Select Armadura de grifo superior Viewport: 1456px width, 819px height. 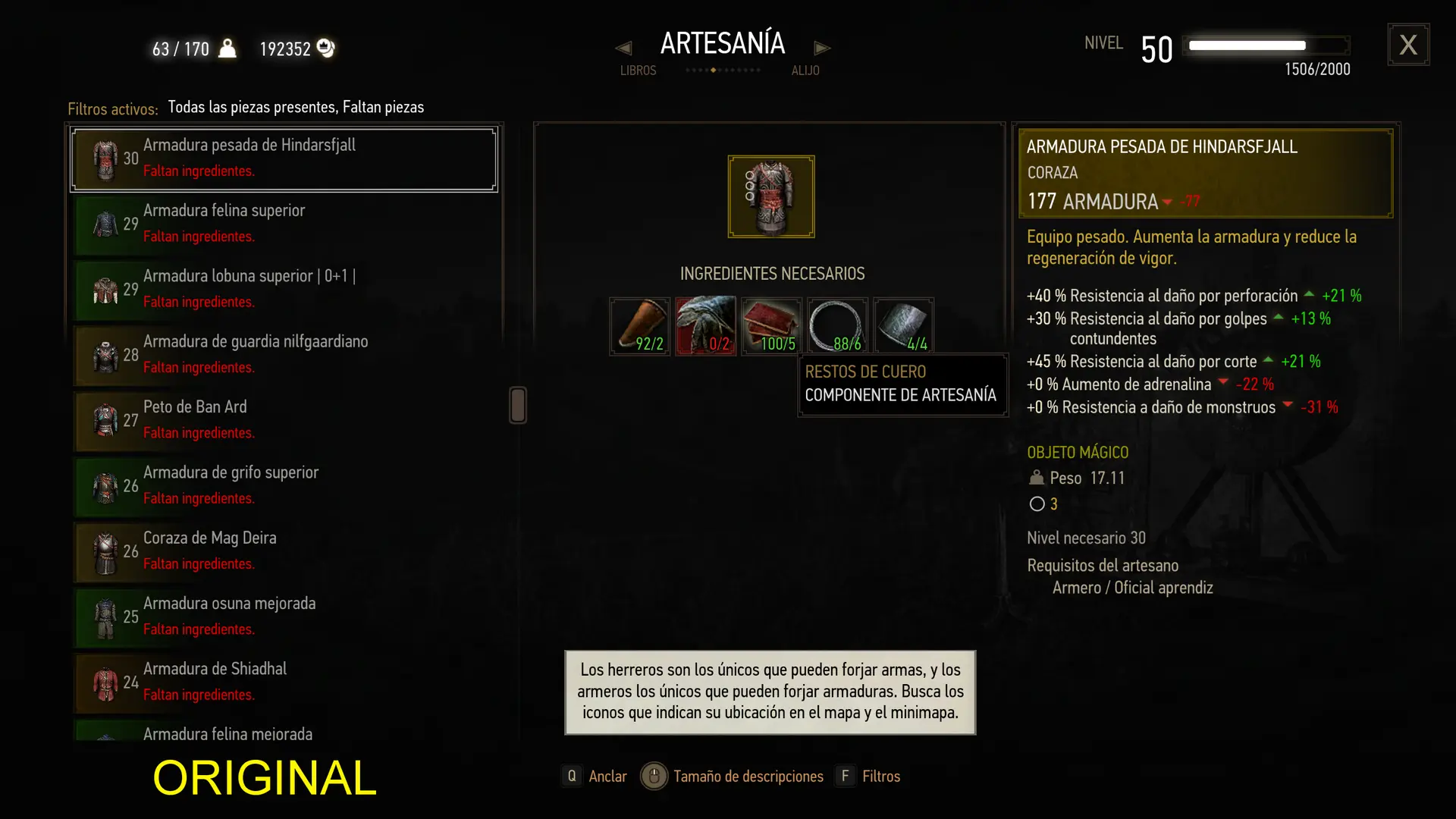(x=284, y=485)
